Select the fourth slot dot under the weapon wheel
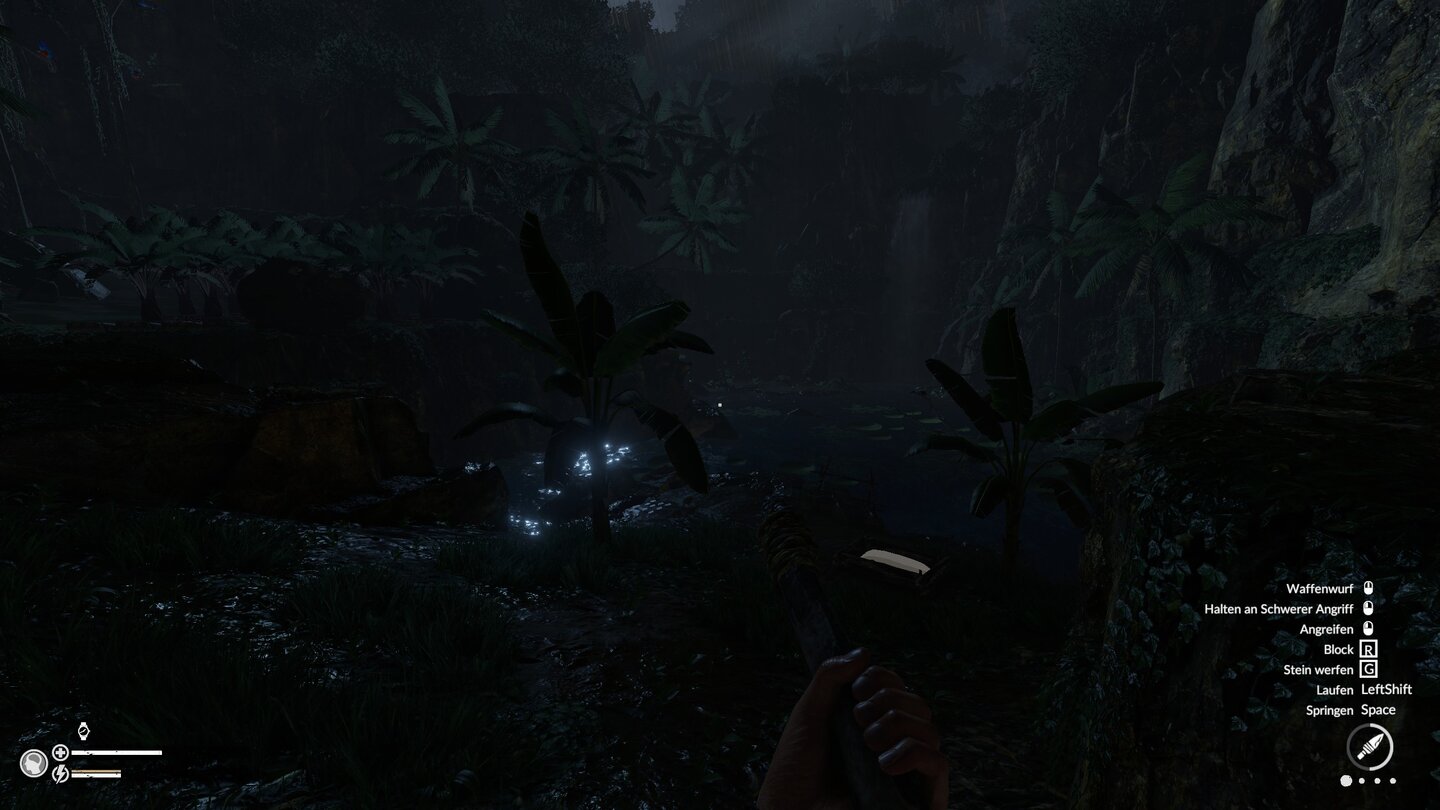This screenshot has width=1440, height=810. click(1393, 781)
